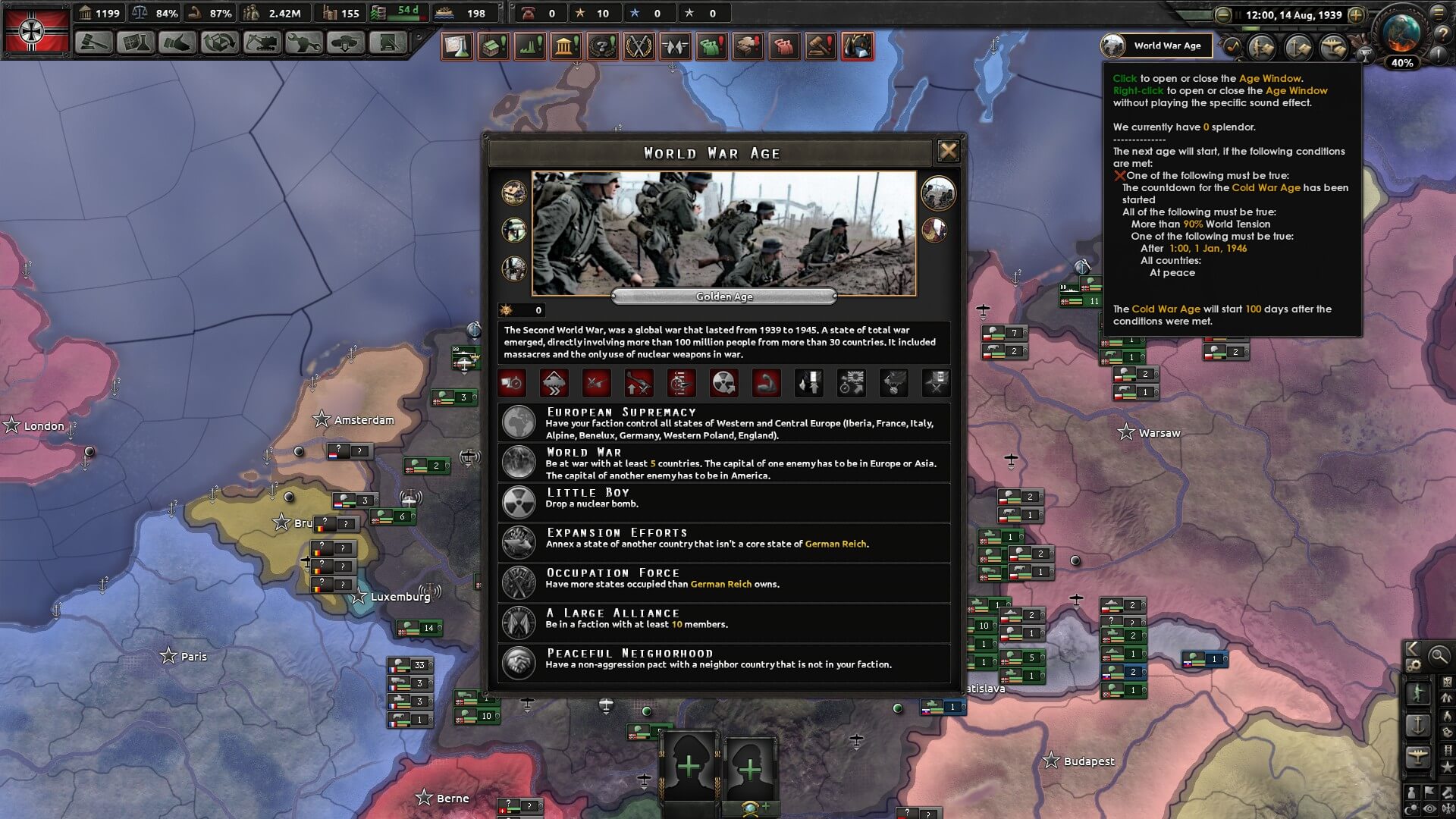The height and width of the screenshot is (819, 1456).
Task: Open the world tension globe
Action: tap(1401, 34)
